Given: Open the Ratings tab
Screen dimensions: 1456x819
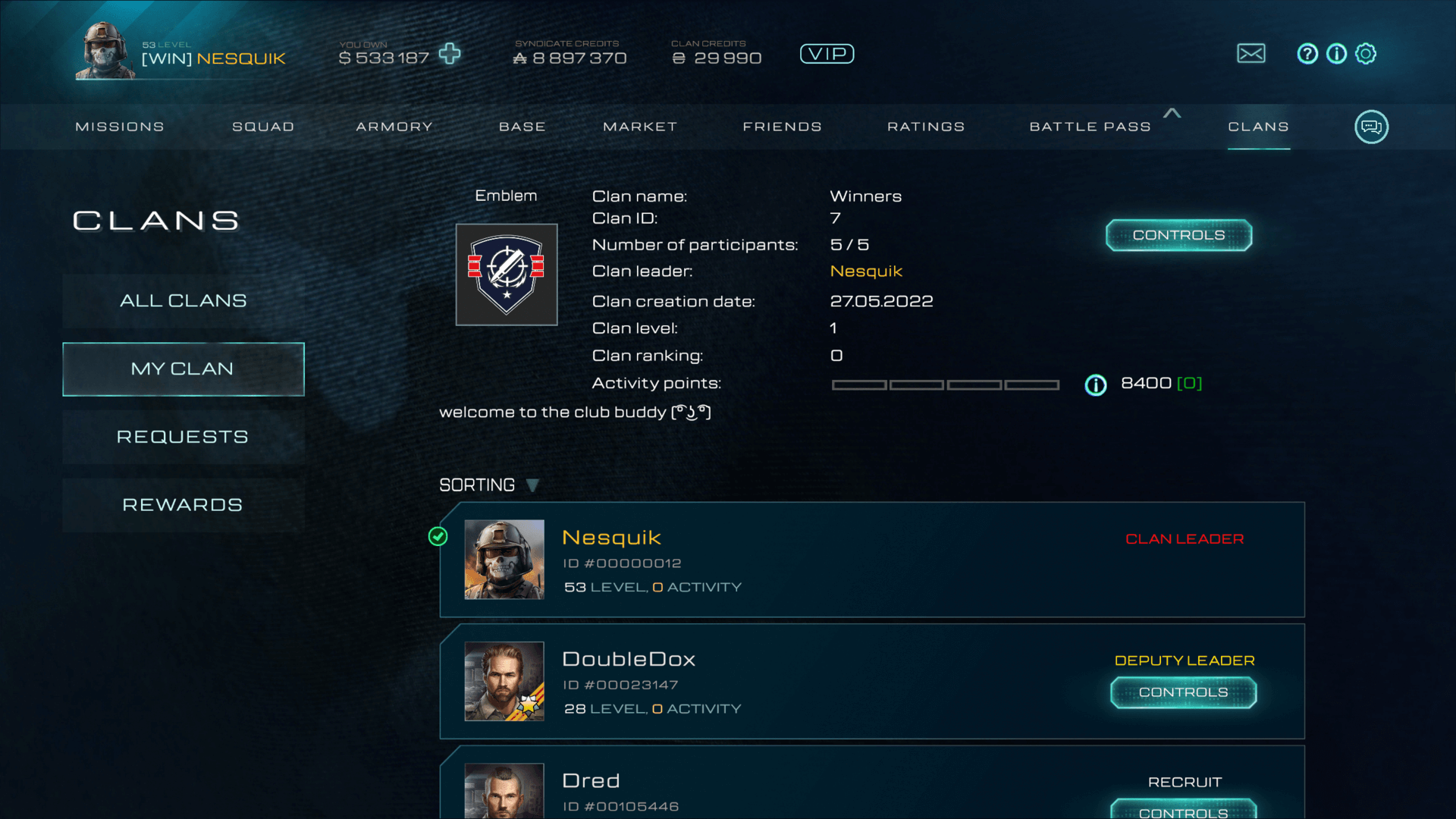Looking at the screenshot, I should [x=926, y=127].
